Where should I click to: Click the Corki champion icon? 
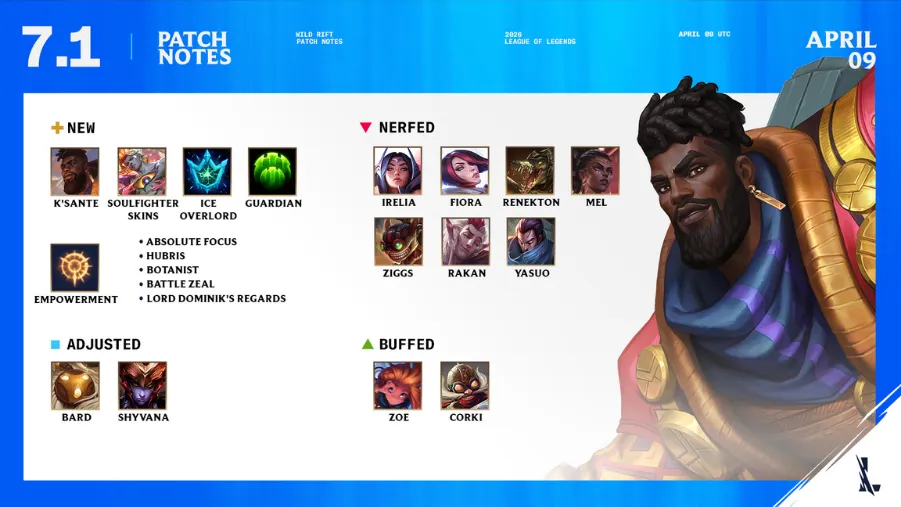[465, 386]
